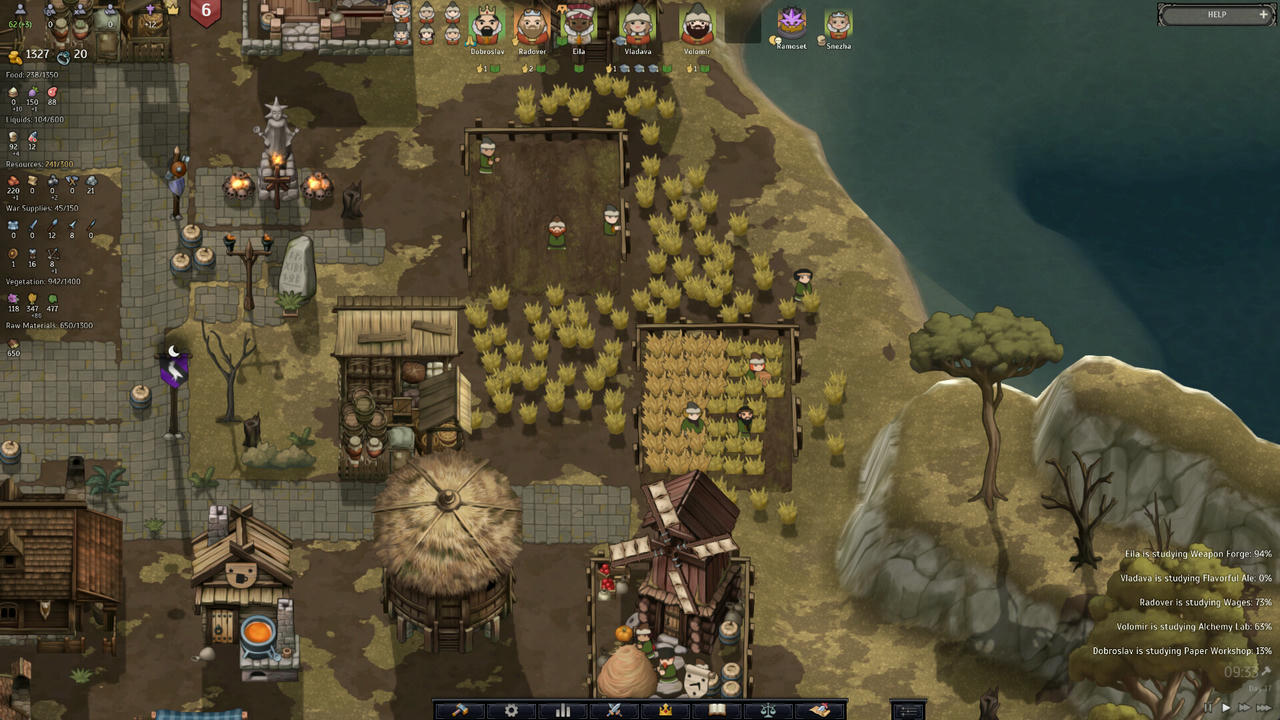Open the military crossed-swords panel

click(614, 710)
